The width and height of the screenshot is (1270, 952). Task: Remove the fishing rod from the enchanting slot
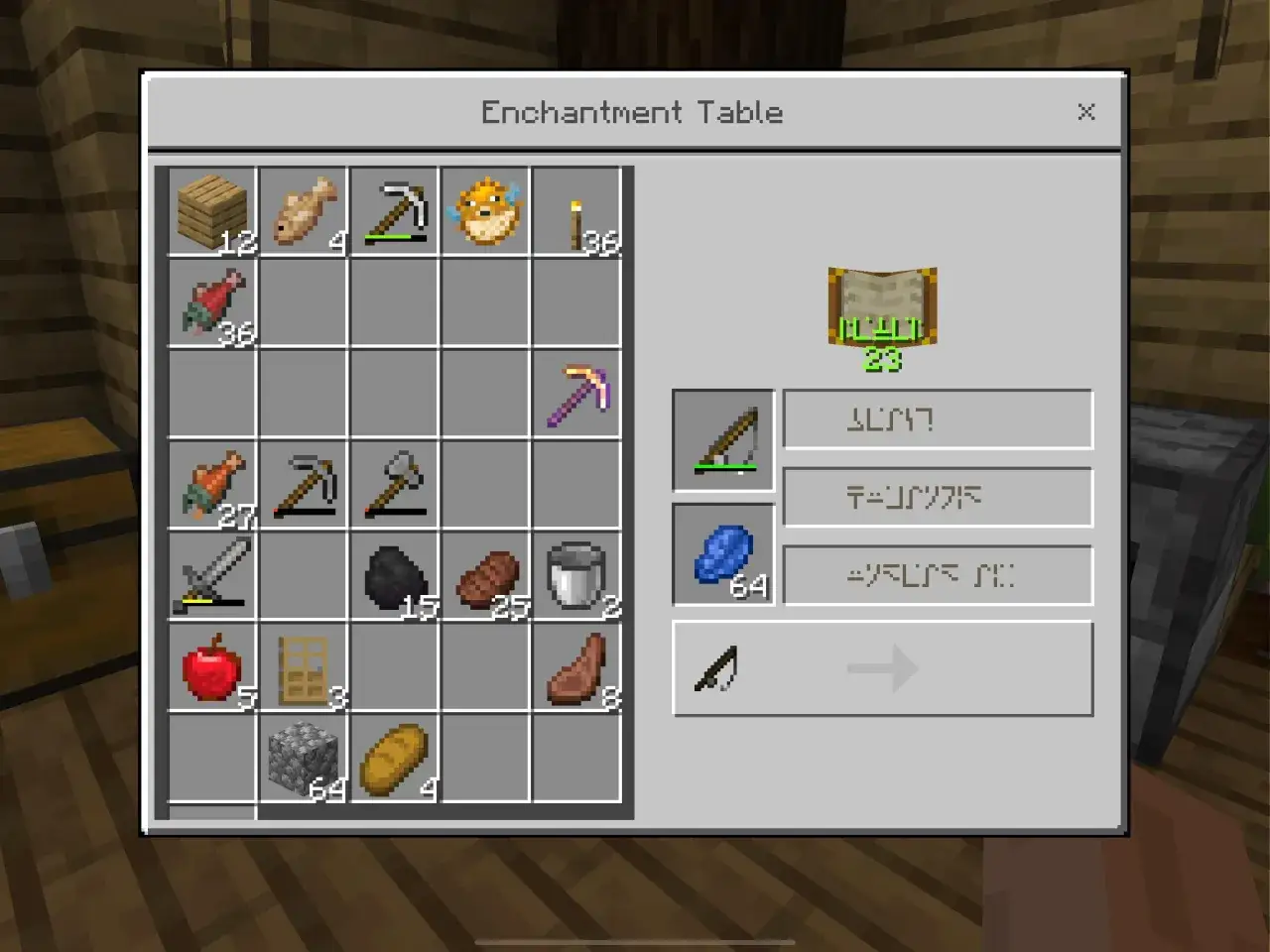click(x=723, y=440)
